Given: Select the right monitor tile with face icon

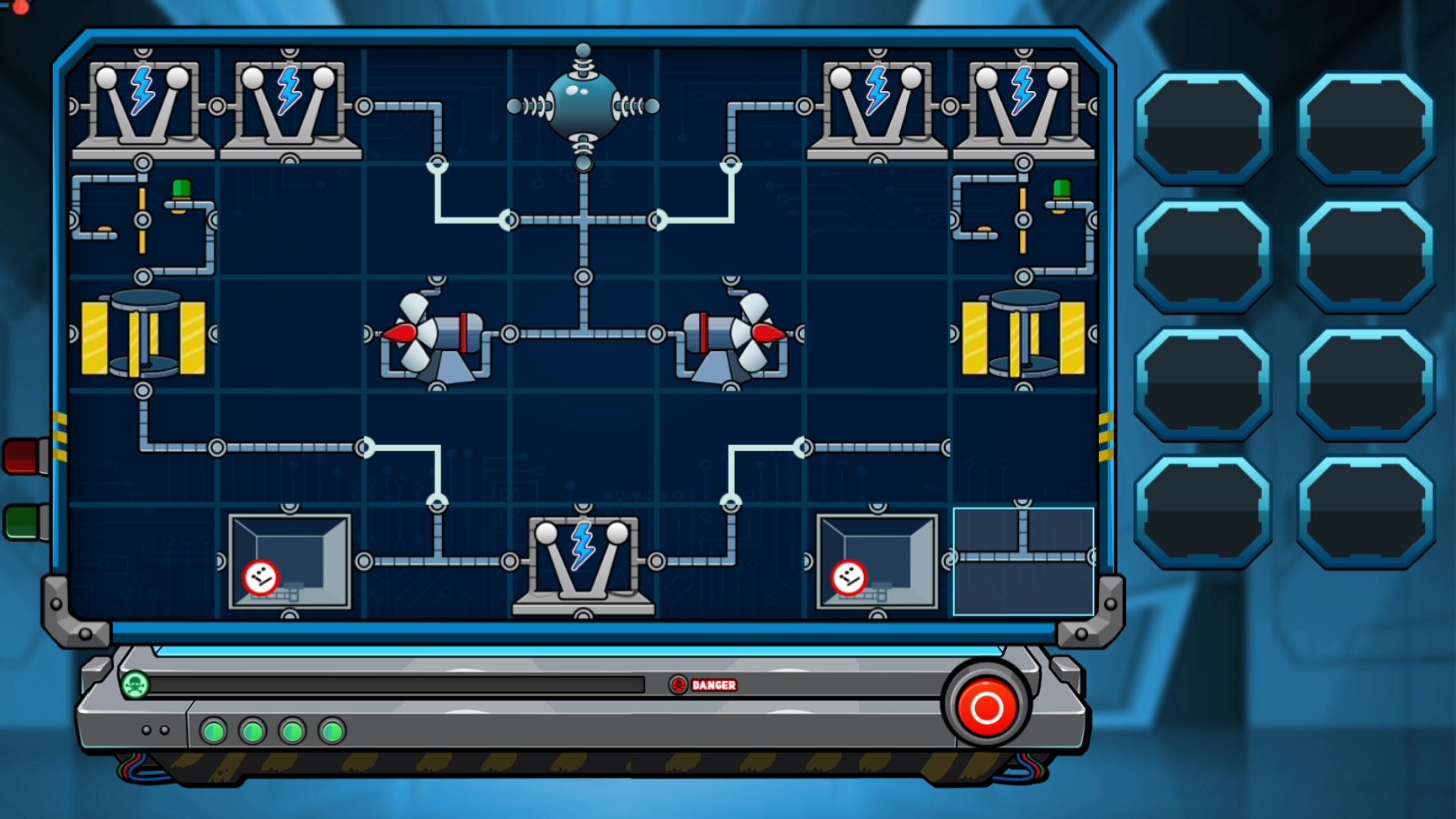Looking at the screenshot, I should (877, 561).
